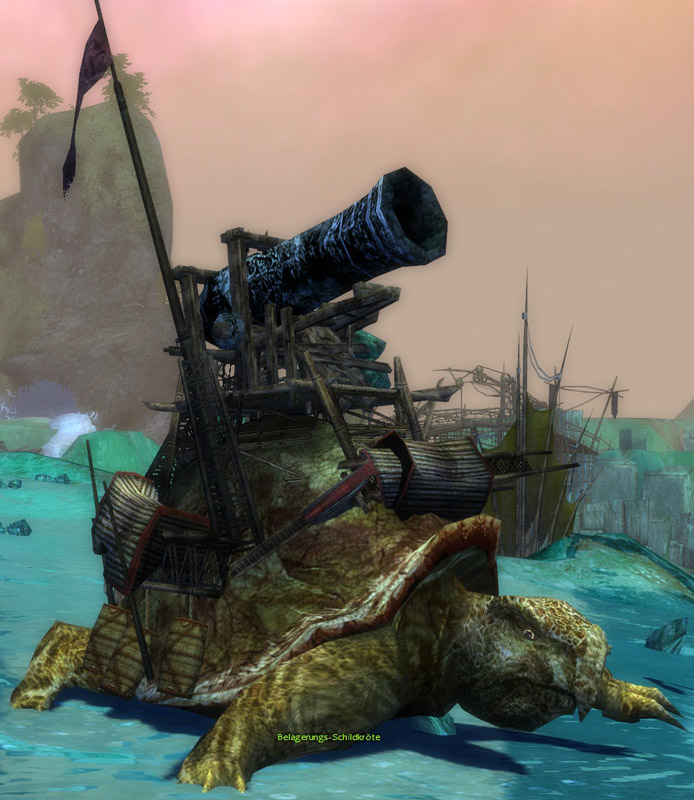Select the Belagerungs-Schildkröte name label
Image resolution: width=694 pixels, height=800 pixels.
tap(329, 737)
